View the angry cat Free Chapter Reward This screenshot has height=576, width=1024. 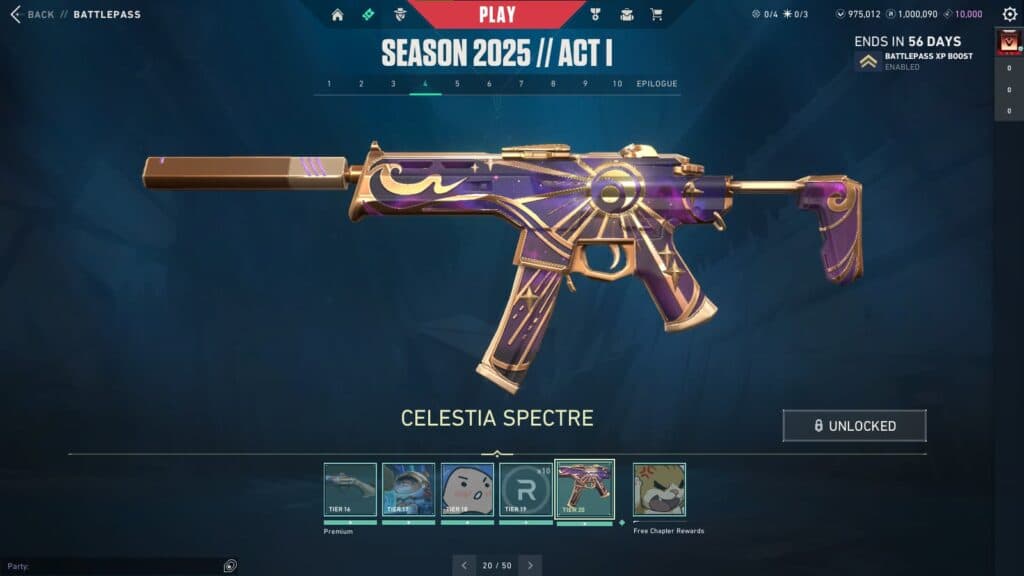click(659, 489)
